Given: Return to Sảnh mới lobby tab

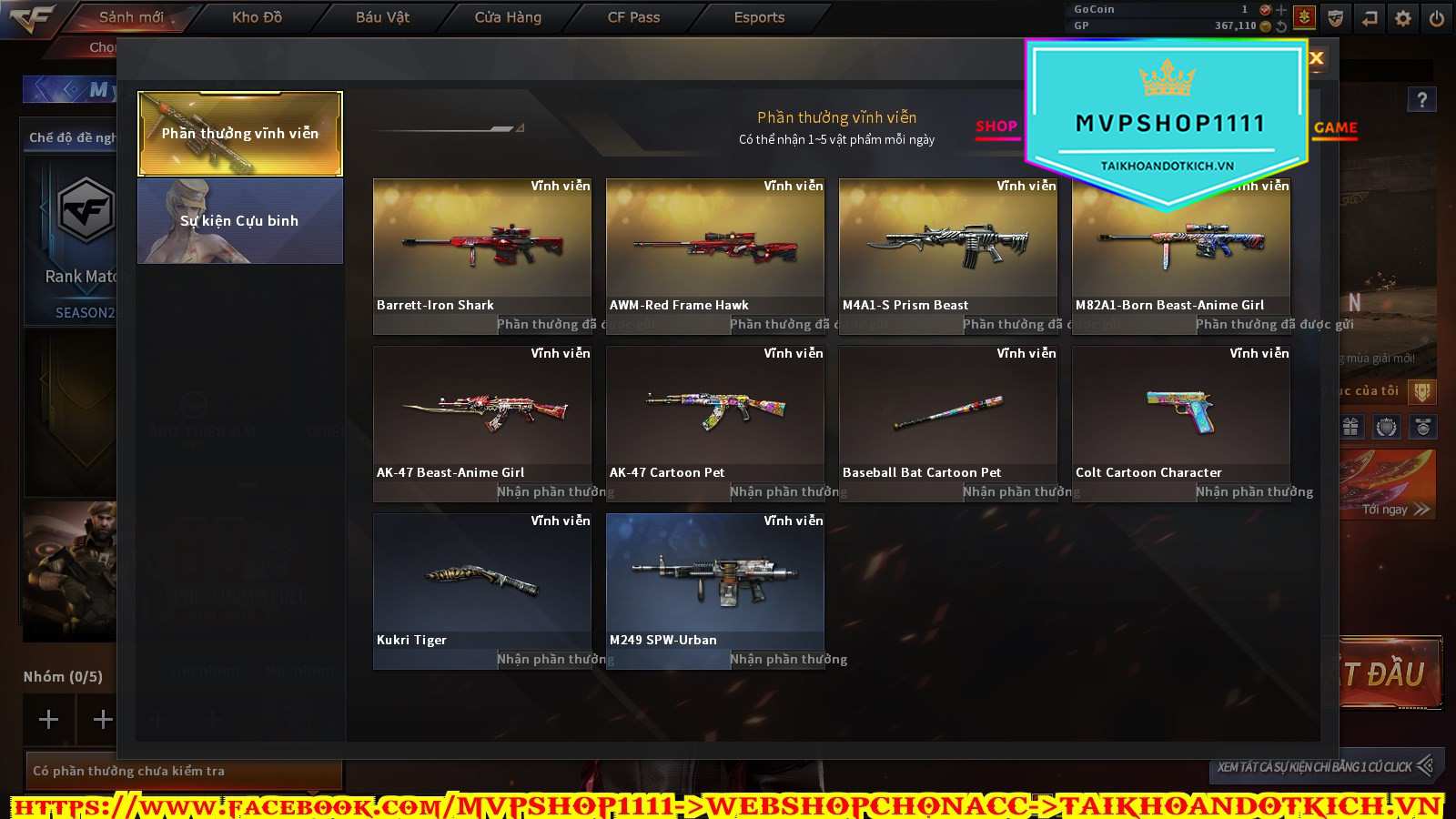Looking at the screenshot, I should click(131, 17).
